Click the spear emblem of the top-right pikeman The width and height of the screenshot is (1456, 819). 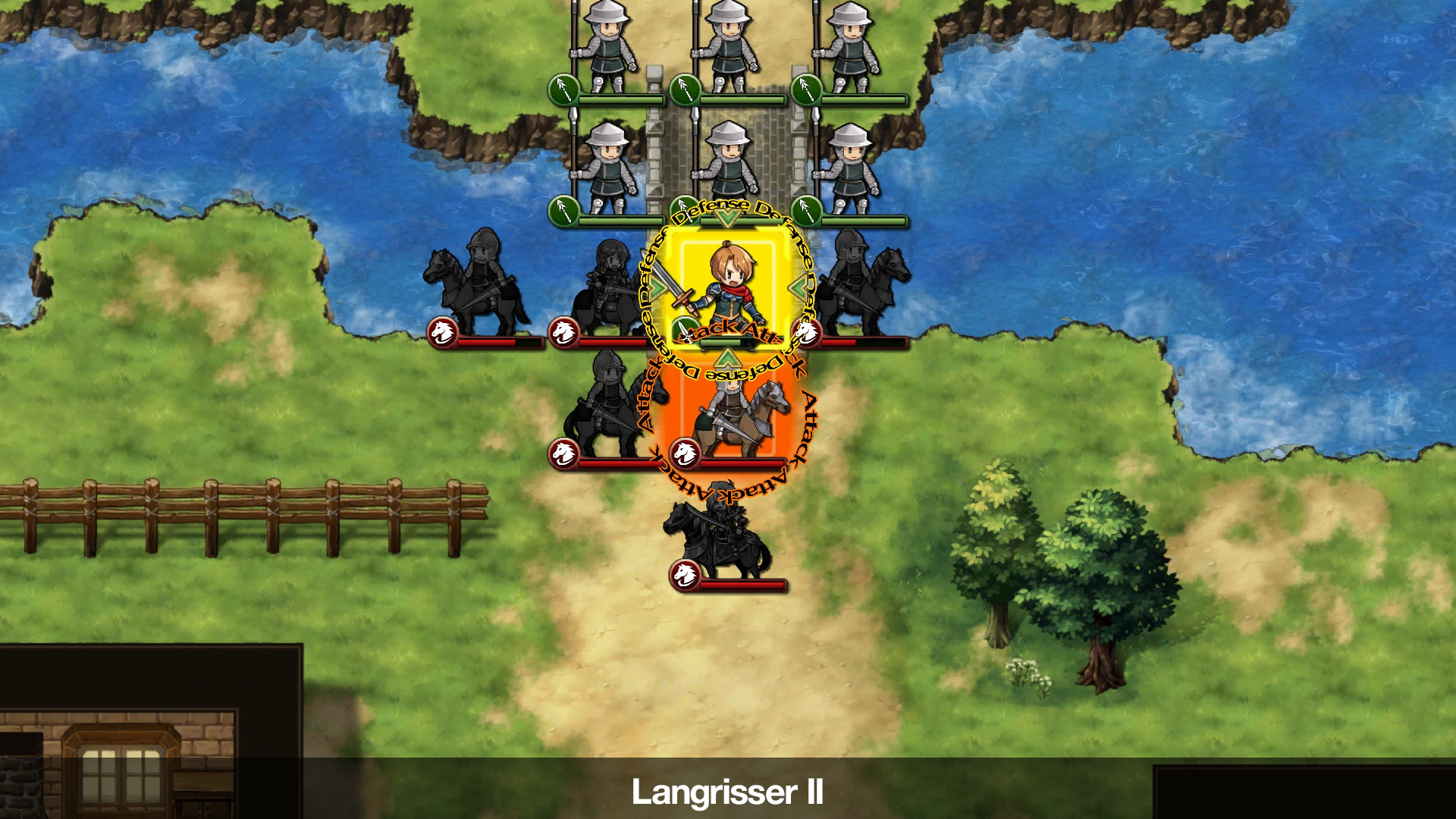pos(807,90)
